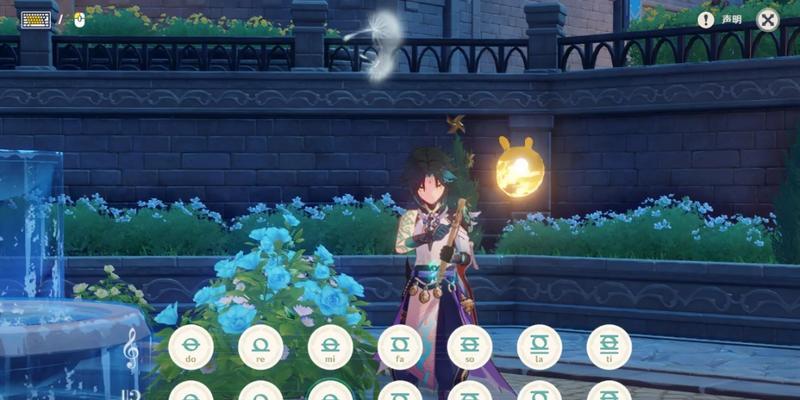Hit the treble-row so note key

point(469,347)
